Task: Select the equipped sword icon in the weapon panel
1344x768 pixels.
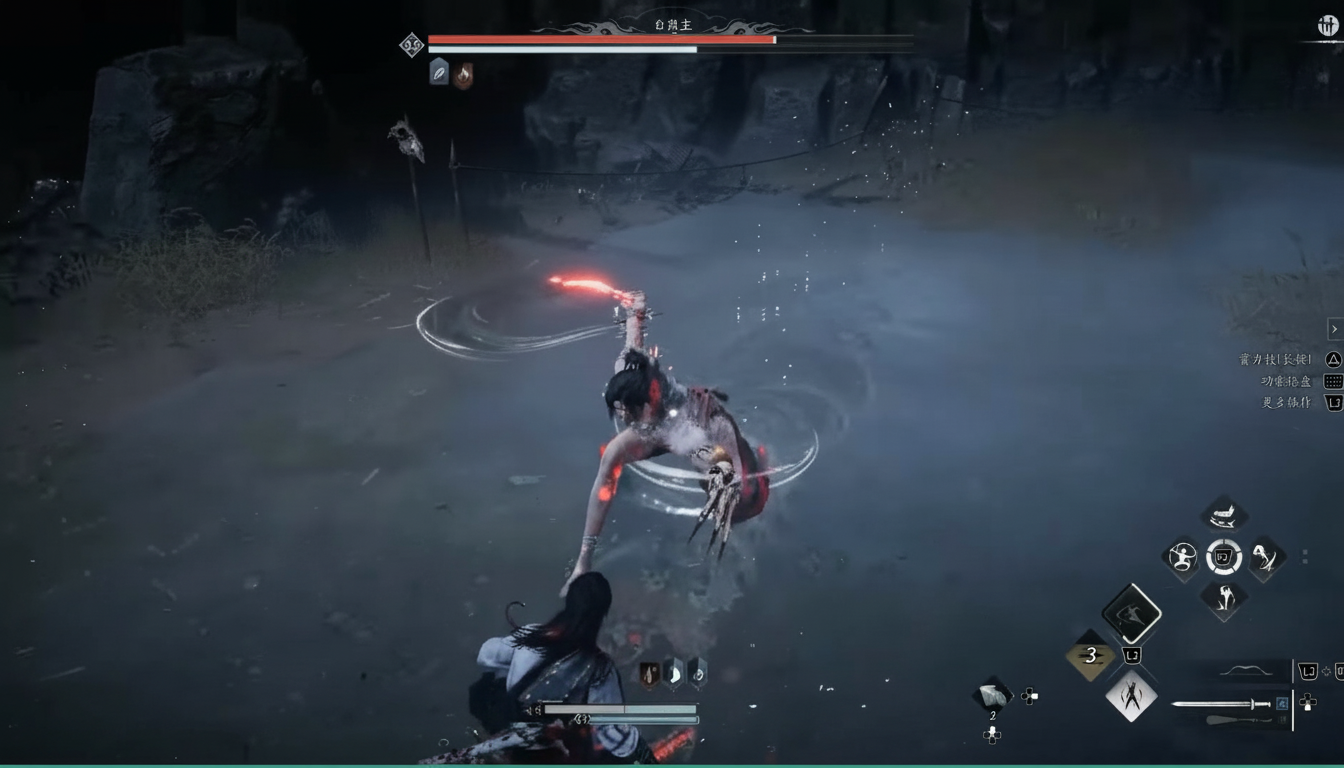Action: pyautogui.click(x=1221, y=705)
